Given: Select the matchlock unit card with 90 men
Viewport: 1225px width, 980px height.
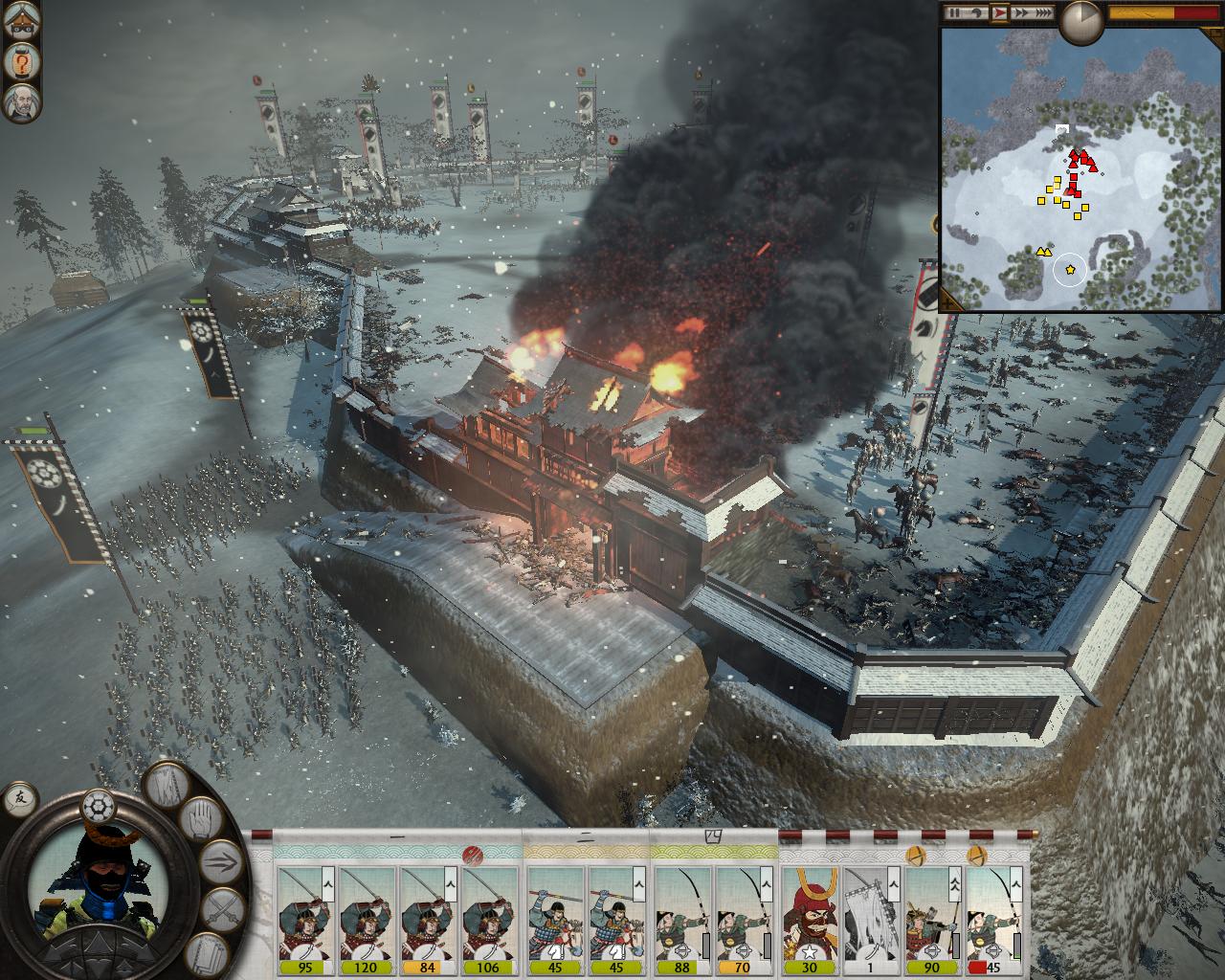Looking at the screenshot, I should coord(934,921).
